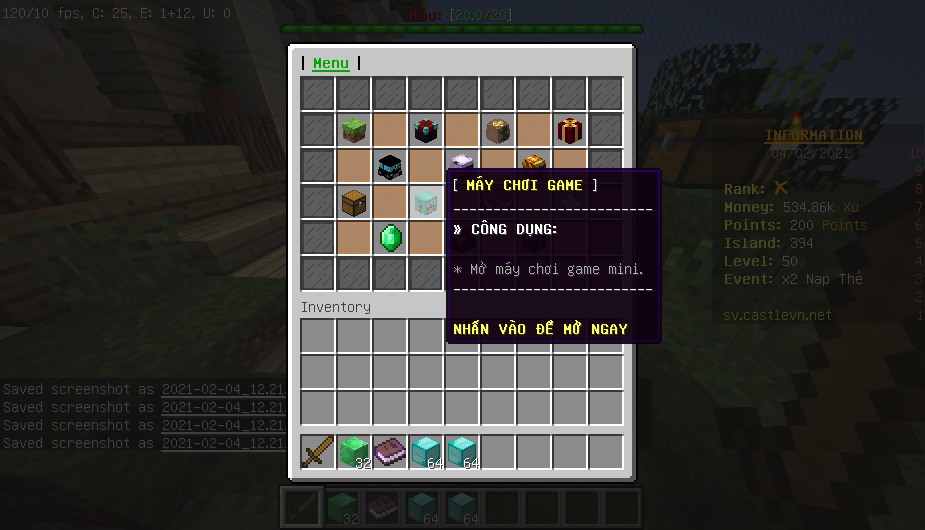Screen dimensions: 925x530
Task: Pick up the wooden sword in hotbar
Action: pyautogui.click(x=318, y=452)
